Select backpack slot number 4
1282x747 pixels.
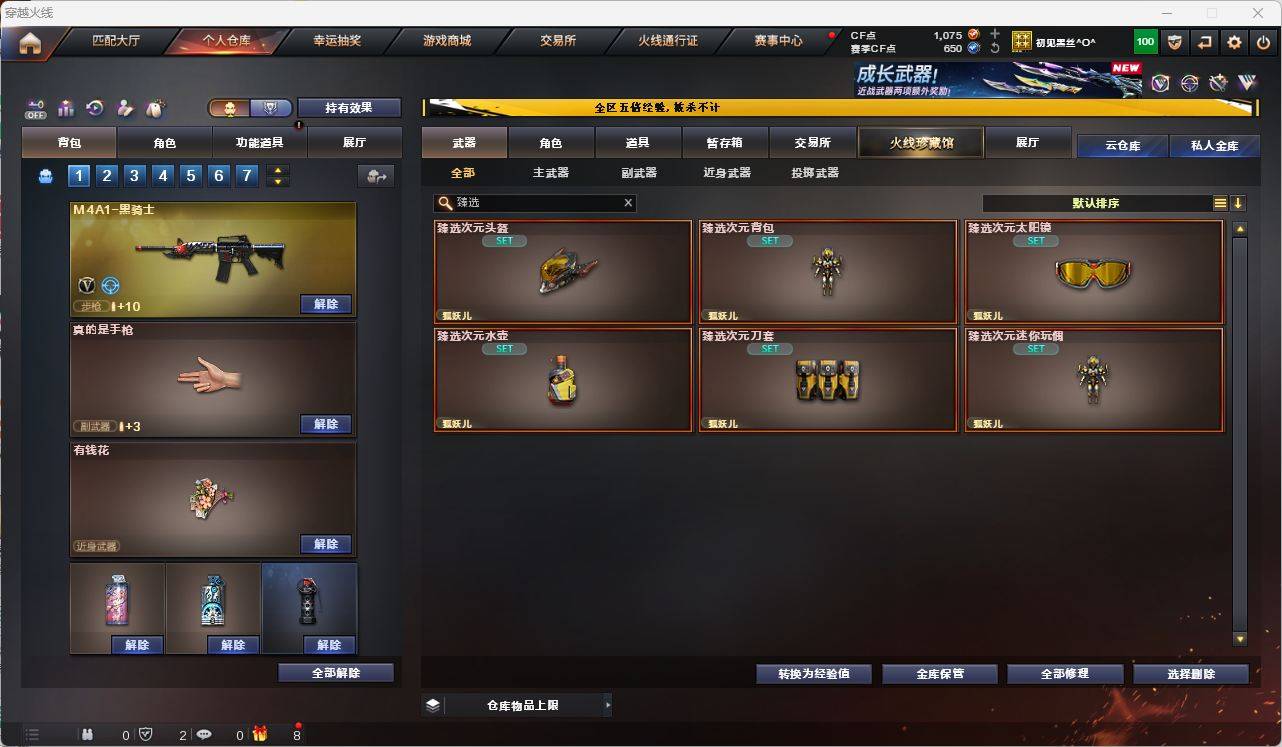pos(163,175)
